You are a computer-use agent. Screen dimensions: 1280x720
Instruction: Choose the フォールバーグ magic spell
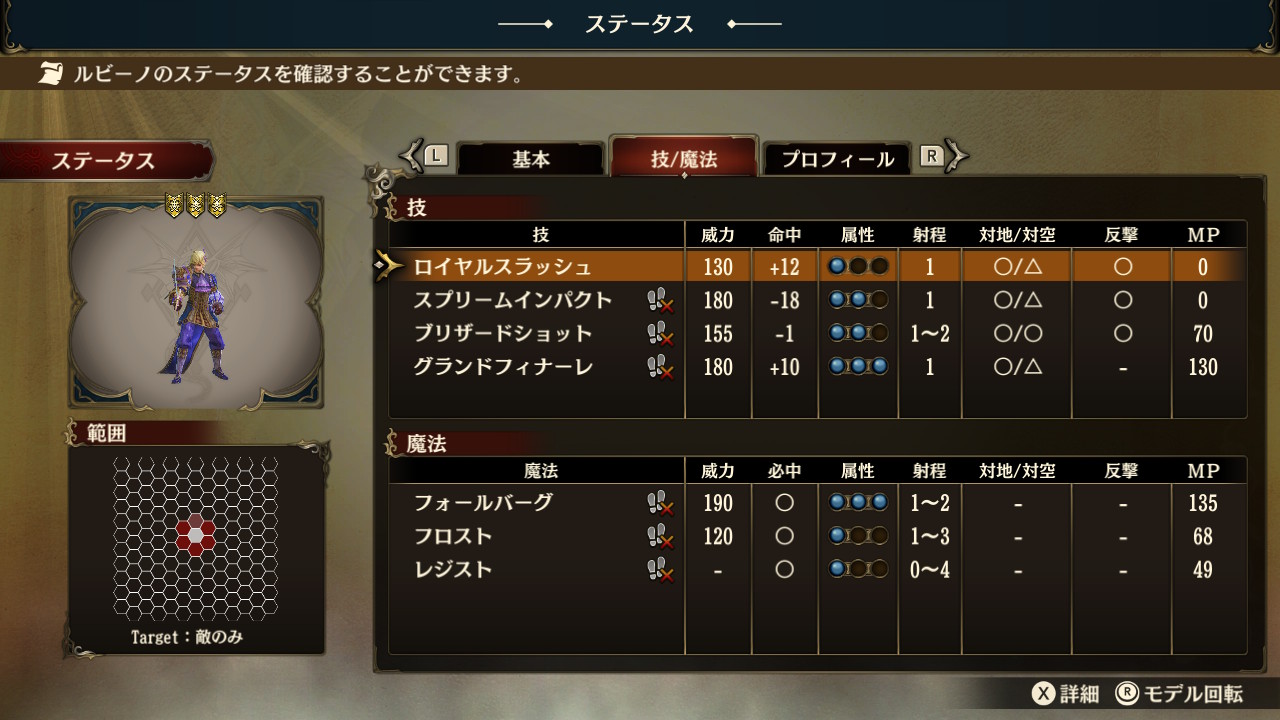tap(483, 503)
